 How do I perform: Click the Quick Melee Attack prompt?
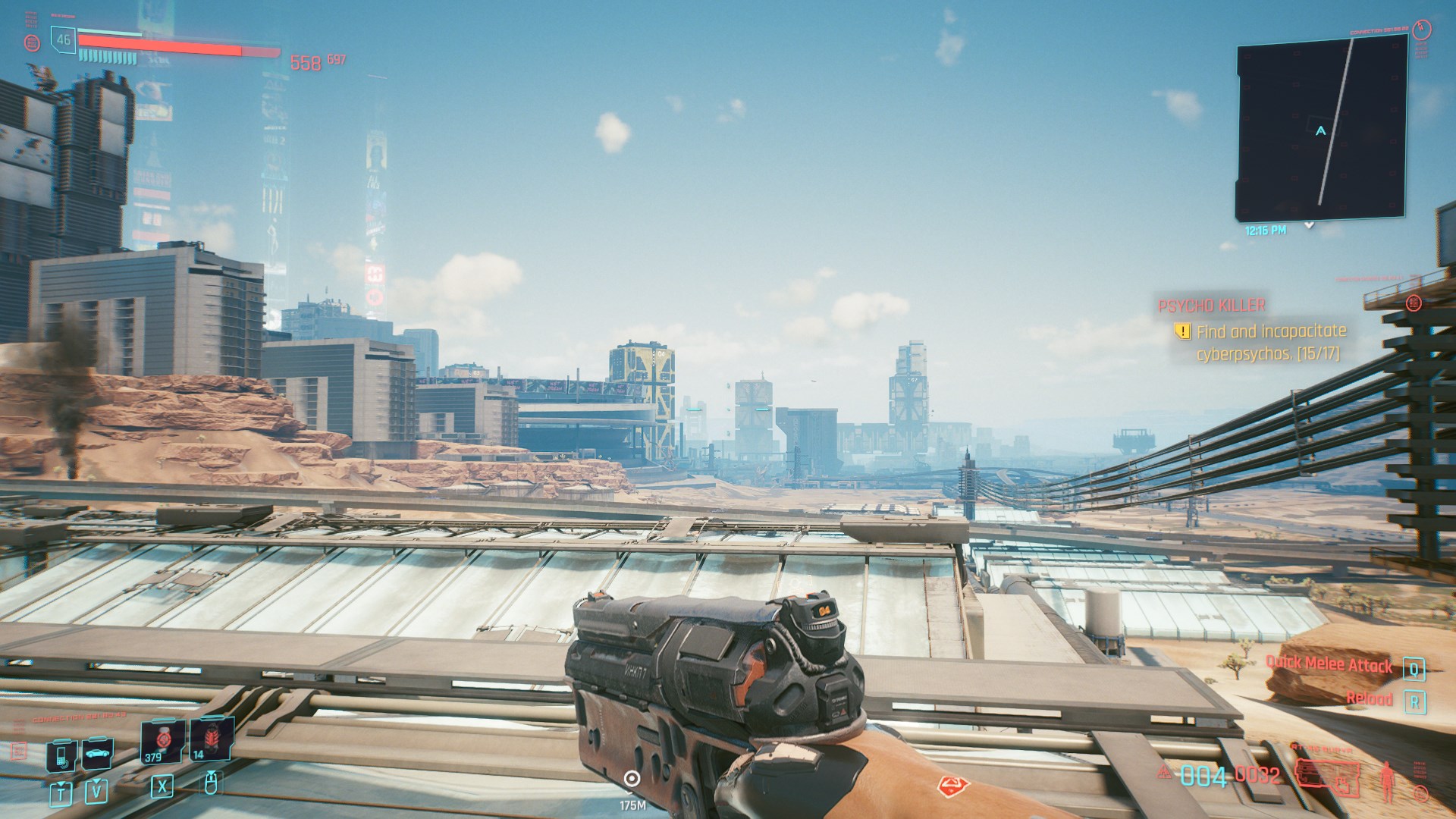click(x=1329, y=664)
